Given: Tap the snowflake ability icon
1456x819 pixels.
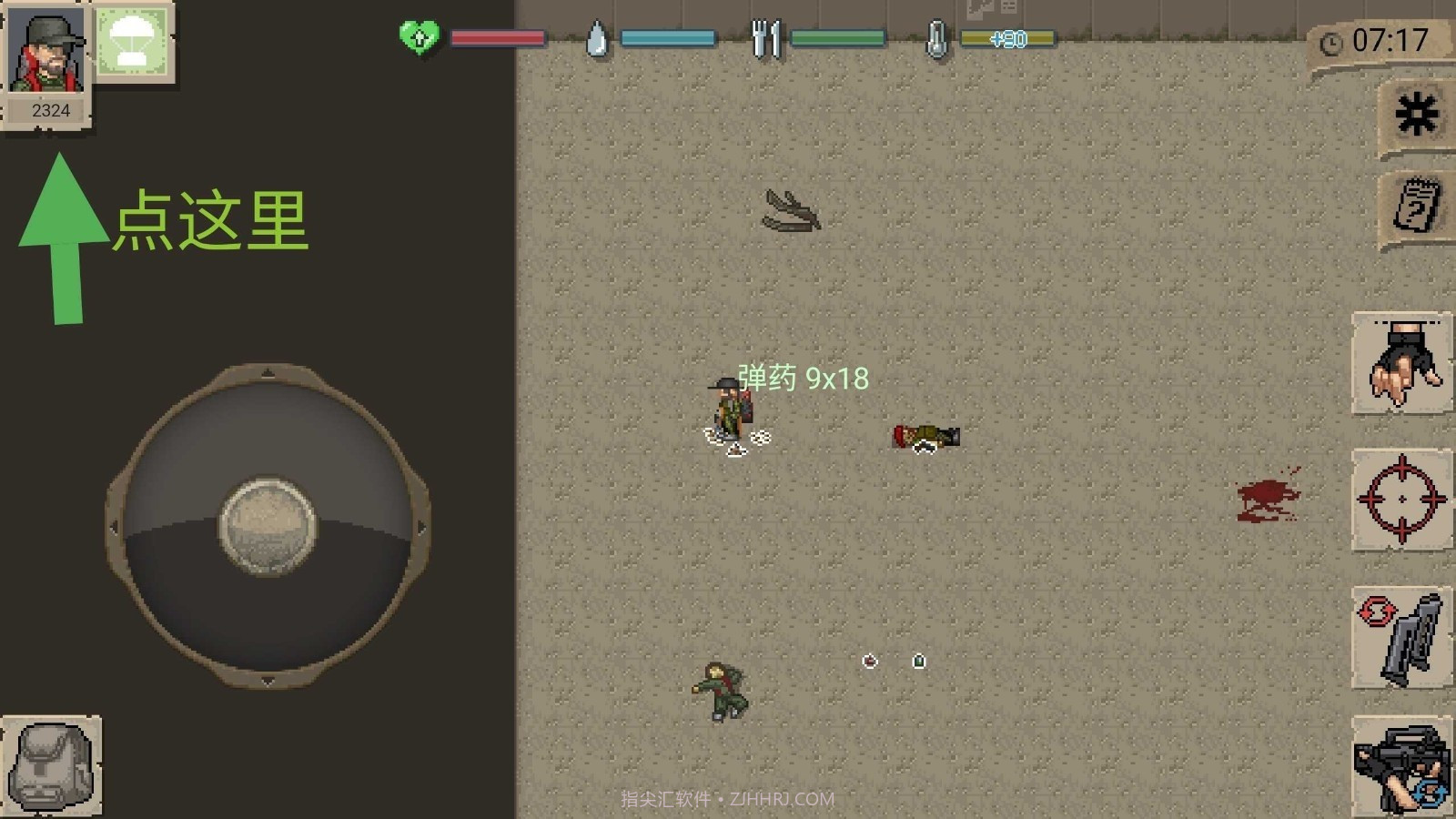Looking at the screenshot, I should tap(1414, 109).
